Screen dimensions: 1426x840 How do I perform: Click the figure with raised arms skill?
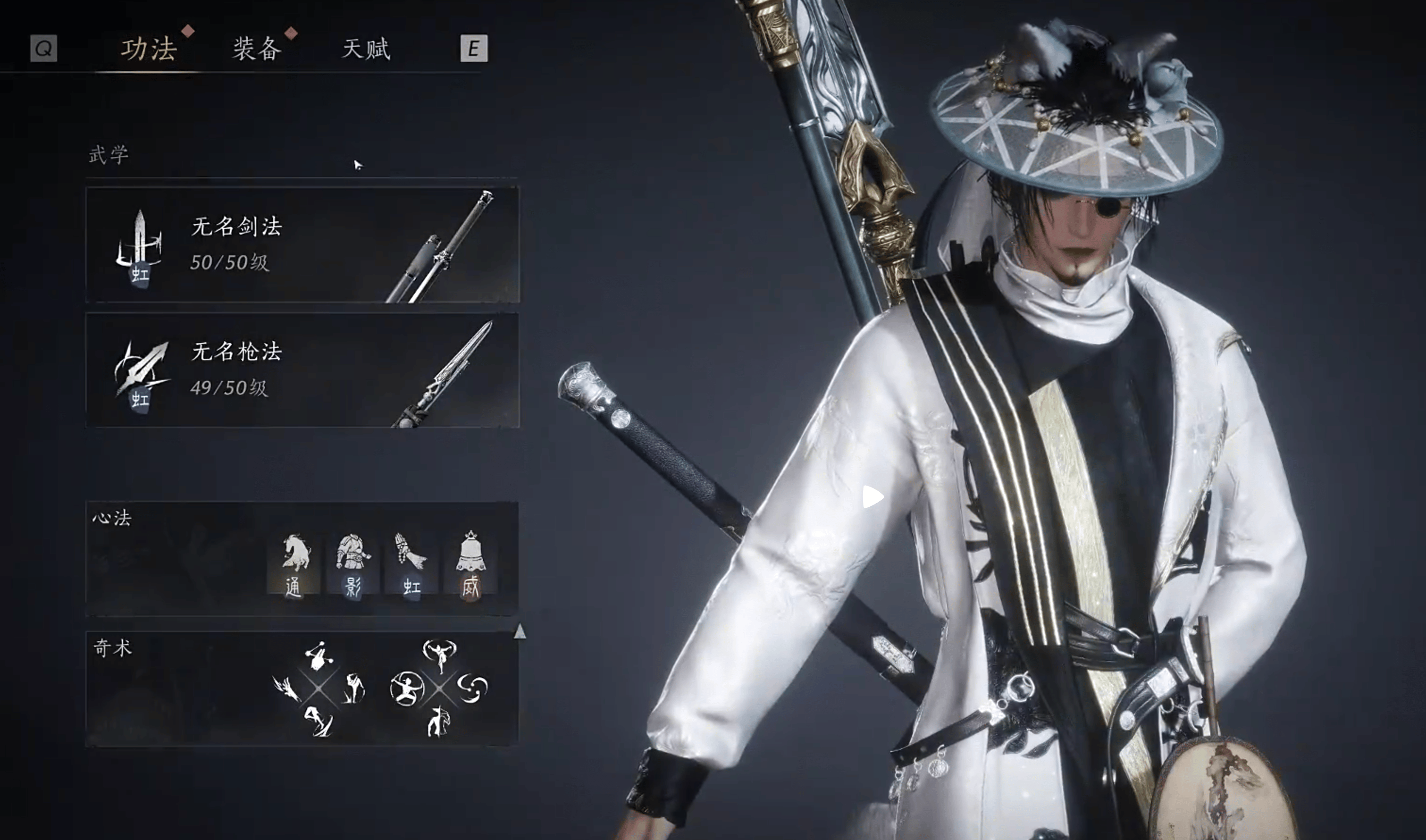440,655
